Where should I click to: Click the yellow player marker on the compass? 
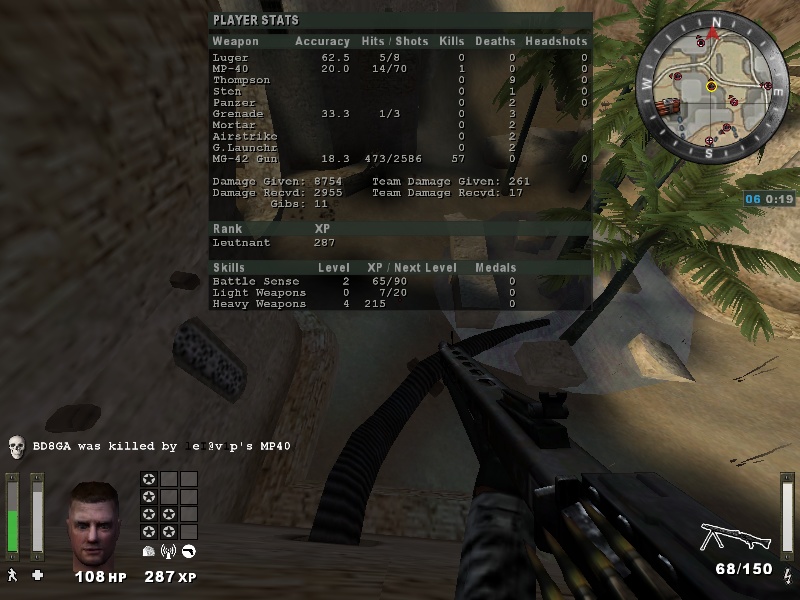711,86
